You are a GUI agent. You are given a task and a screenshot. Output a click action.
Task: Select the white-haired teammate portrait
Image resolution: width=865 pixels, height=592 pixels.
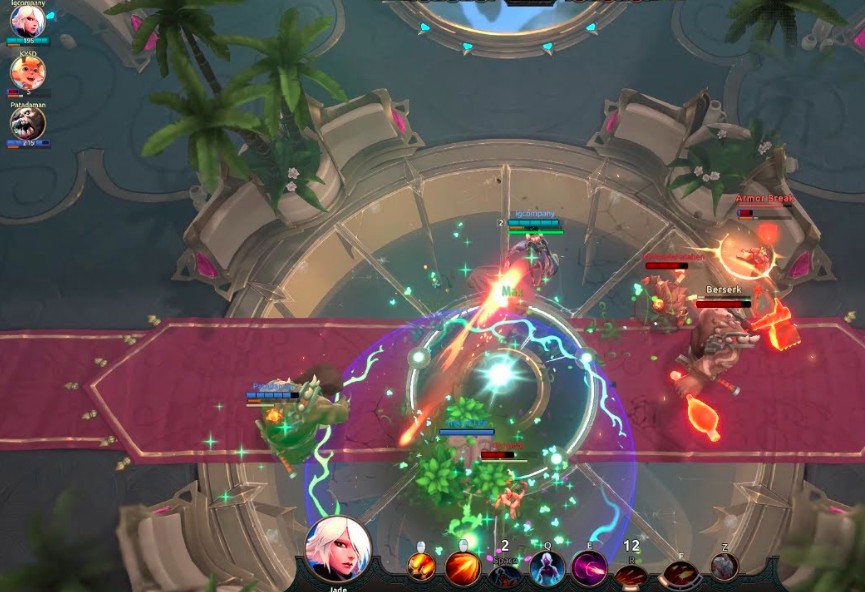coord(27,21)
